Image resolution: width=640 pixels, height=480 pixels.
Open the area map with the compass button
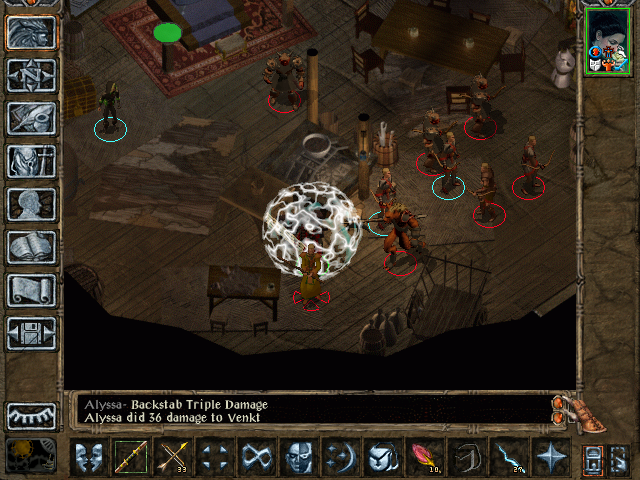click(32, 75)
